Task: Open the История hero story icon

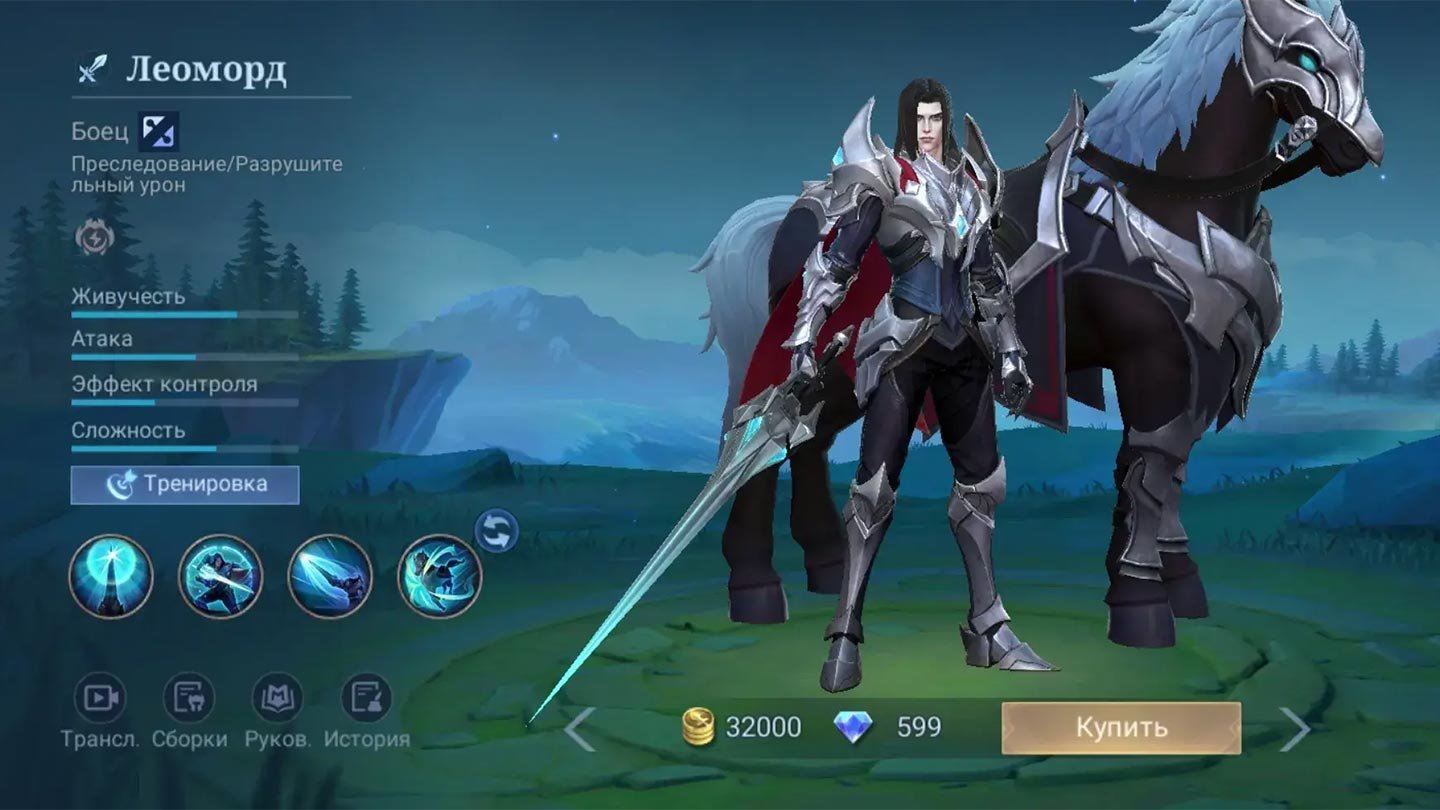Action: tap(366, 698)
